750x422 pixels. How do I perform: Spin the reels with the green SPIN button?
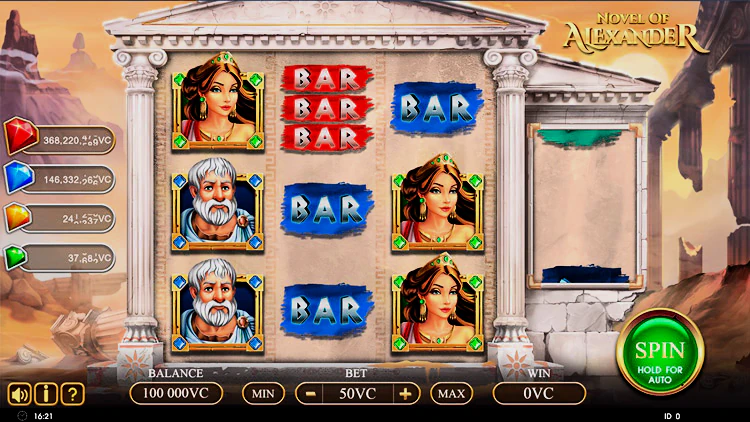tap(660, 352)
